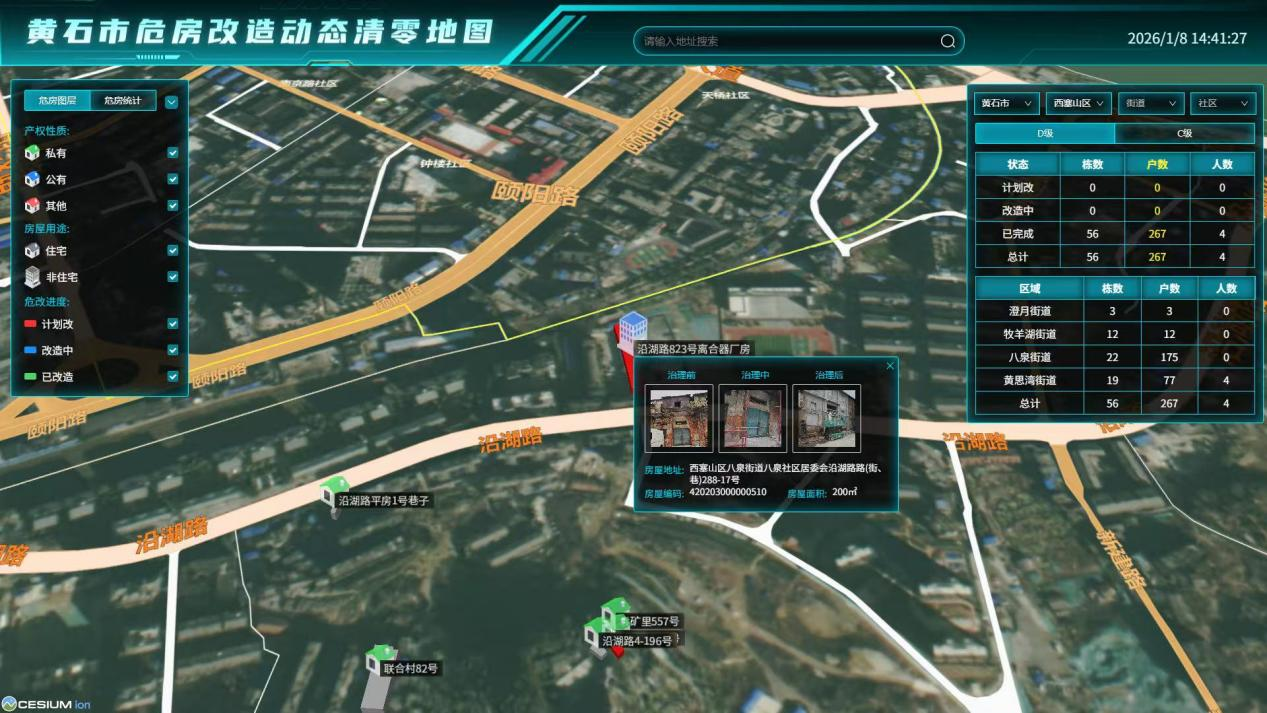Screen dimensions: 1267x713
Task: Switch to the 危房统计 tab
Action: [x=123, y=100]
